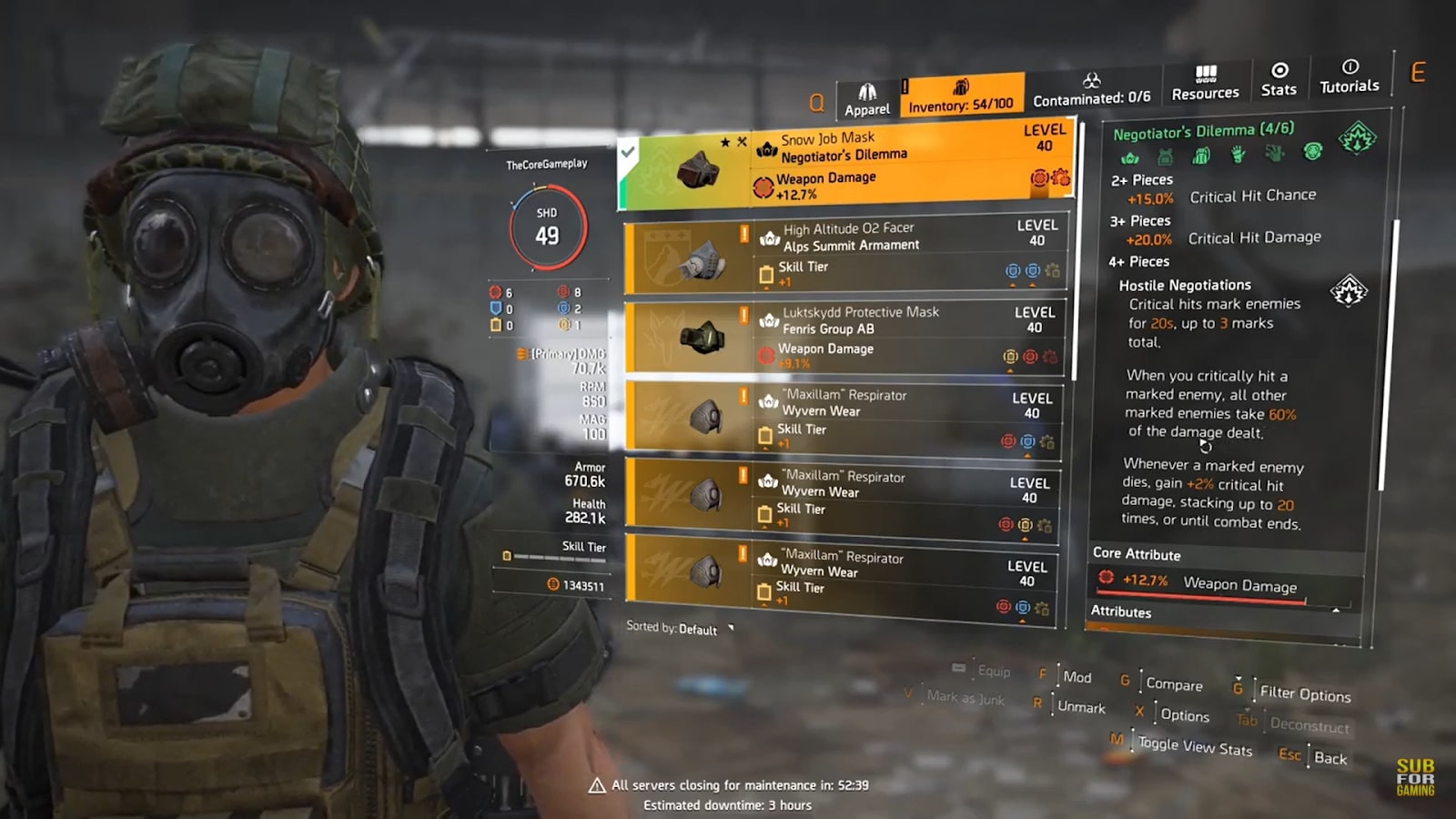The height and width of the screenshot is (819, 1456).
Task: Switch to the Apparel tab
Action: (x=867, y=95)
